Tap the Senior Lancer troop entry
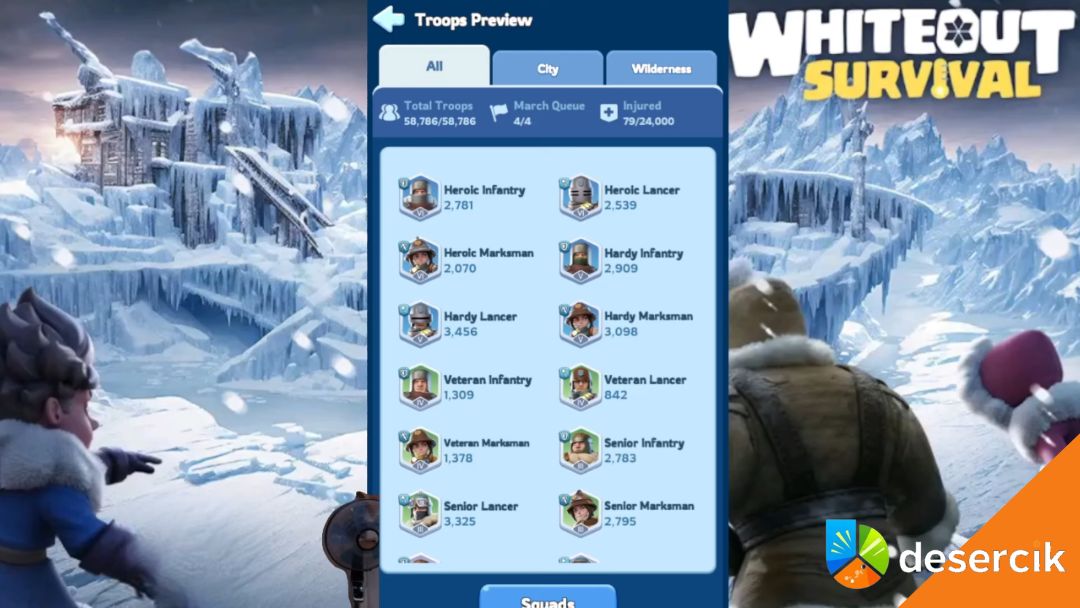1080x608 pixels. pos(464,513)
